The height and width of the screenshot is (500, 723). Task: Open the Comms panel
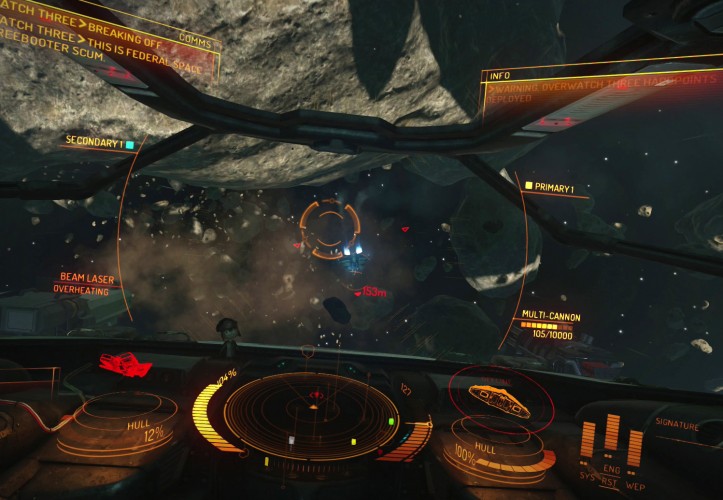[x=194, y=37]
